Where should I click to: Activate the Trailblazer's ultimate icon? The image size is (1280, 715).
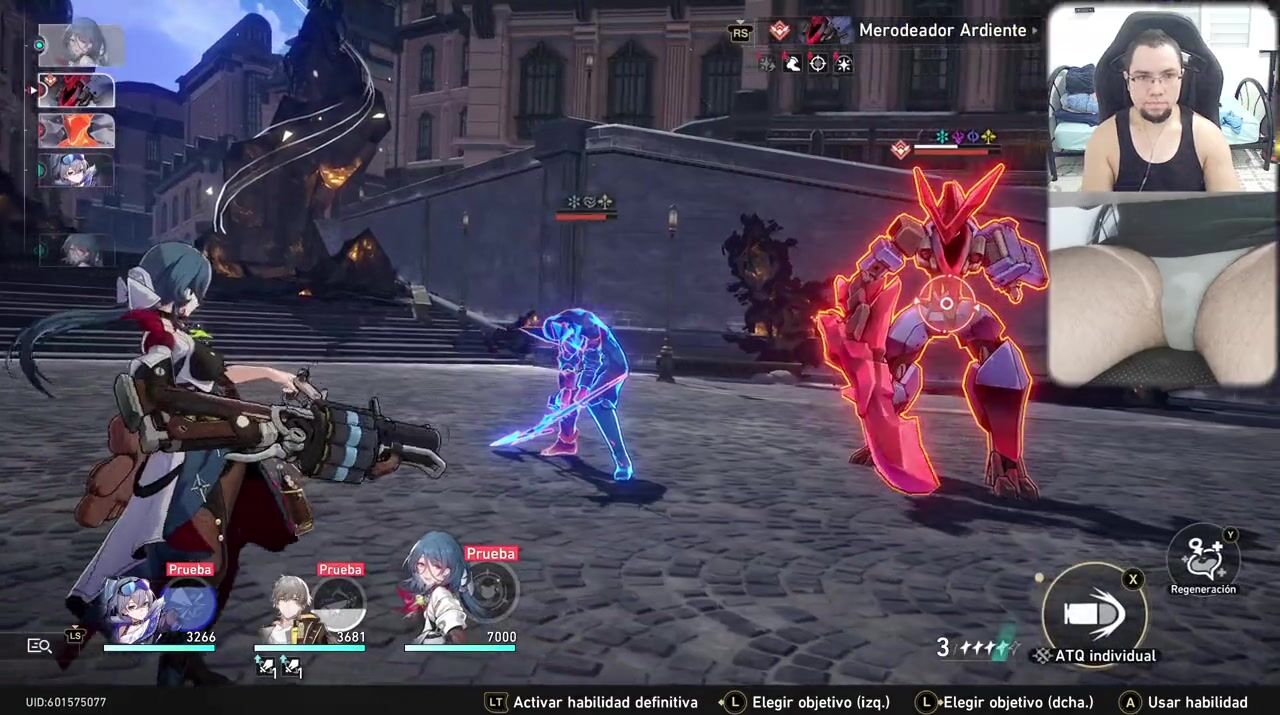[339, 604]
